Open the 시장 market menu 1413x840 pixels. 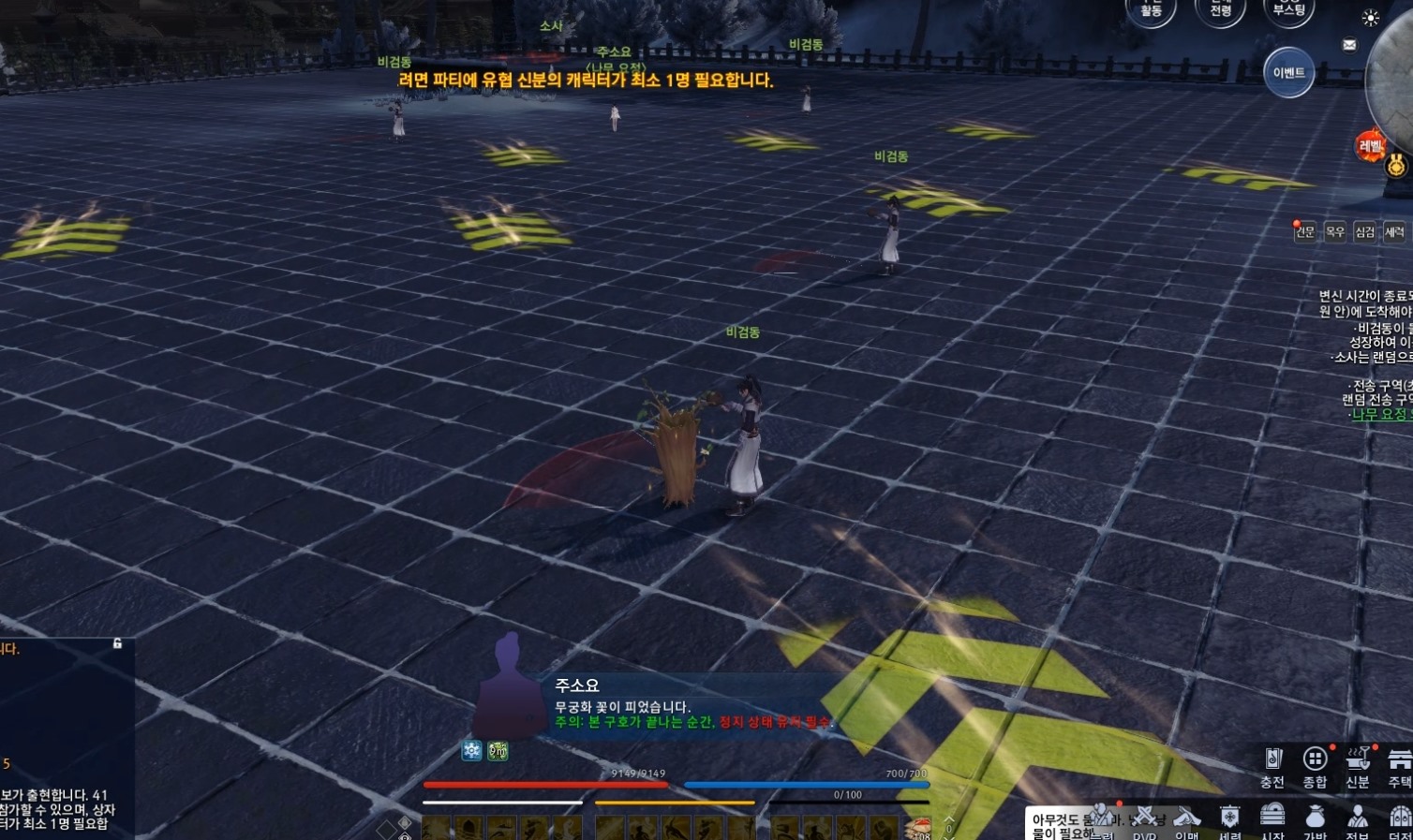[1272, 820]
